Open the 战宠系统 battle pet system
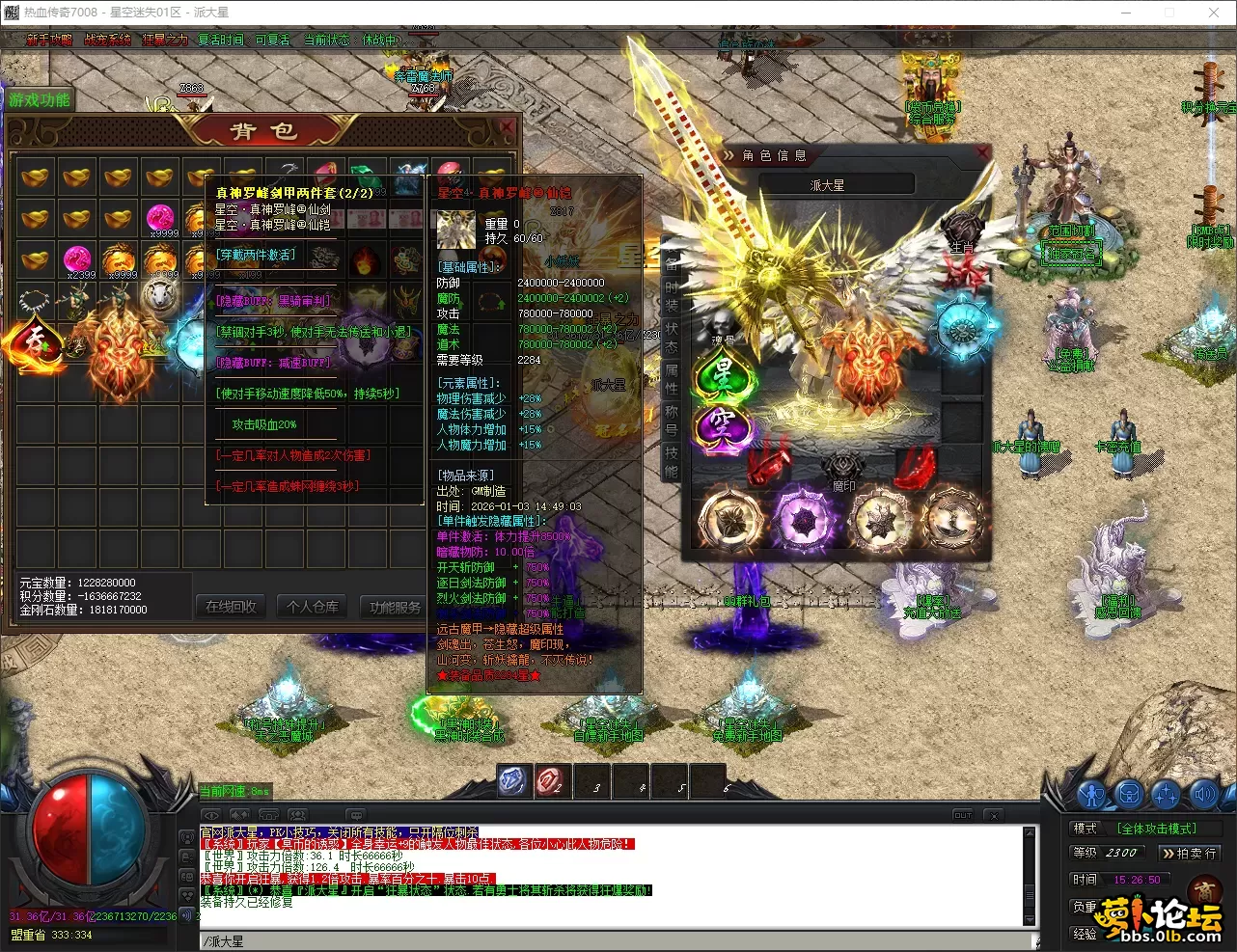Viewport: 1237px width, 952px height. click(107, 40)
